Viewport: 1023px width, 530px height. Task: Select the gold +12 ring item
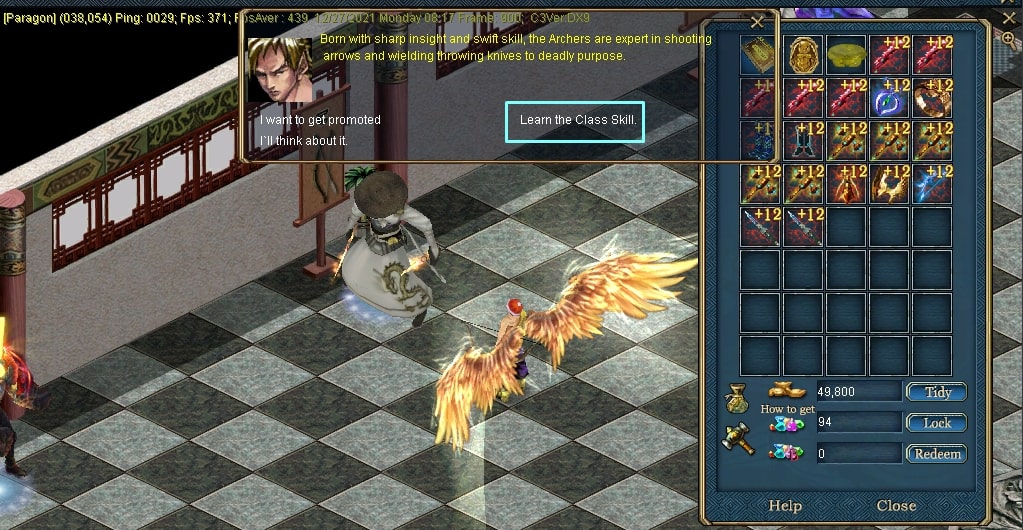[932, 98]
